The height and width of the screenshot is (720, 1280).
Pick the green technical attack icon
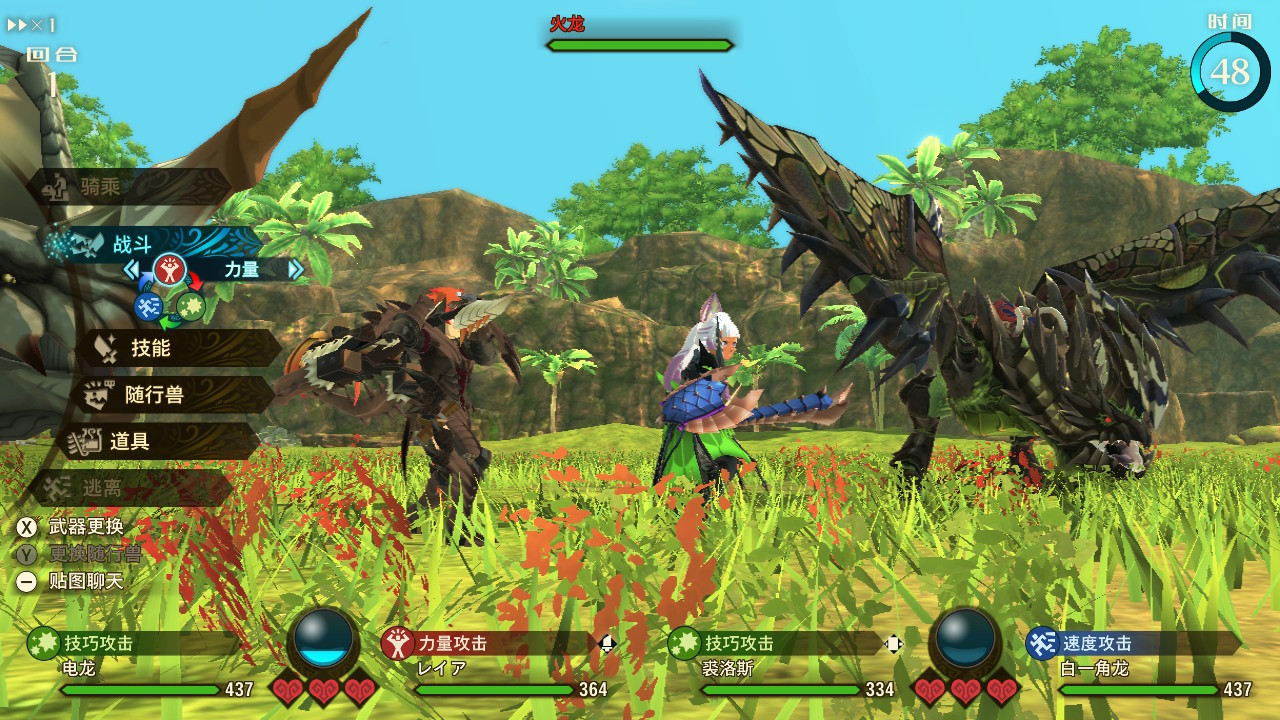point(191,306)
